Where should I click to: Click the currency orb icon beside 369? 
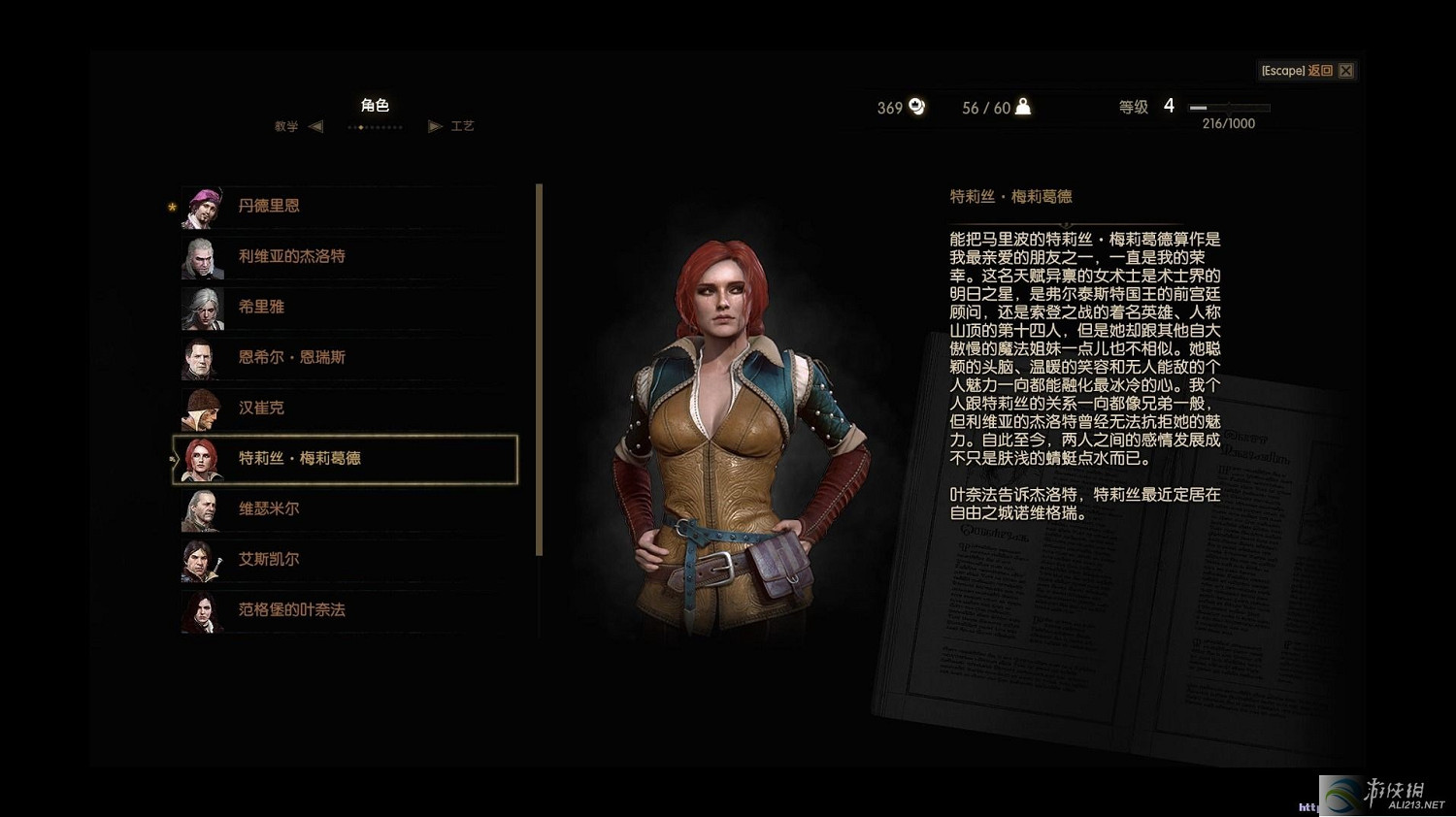915,107
